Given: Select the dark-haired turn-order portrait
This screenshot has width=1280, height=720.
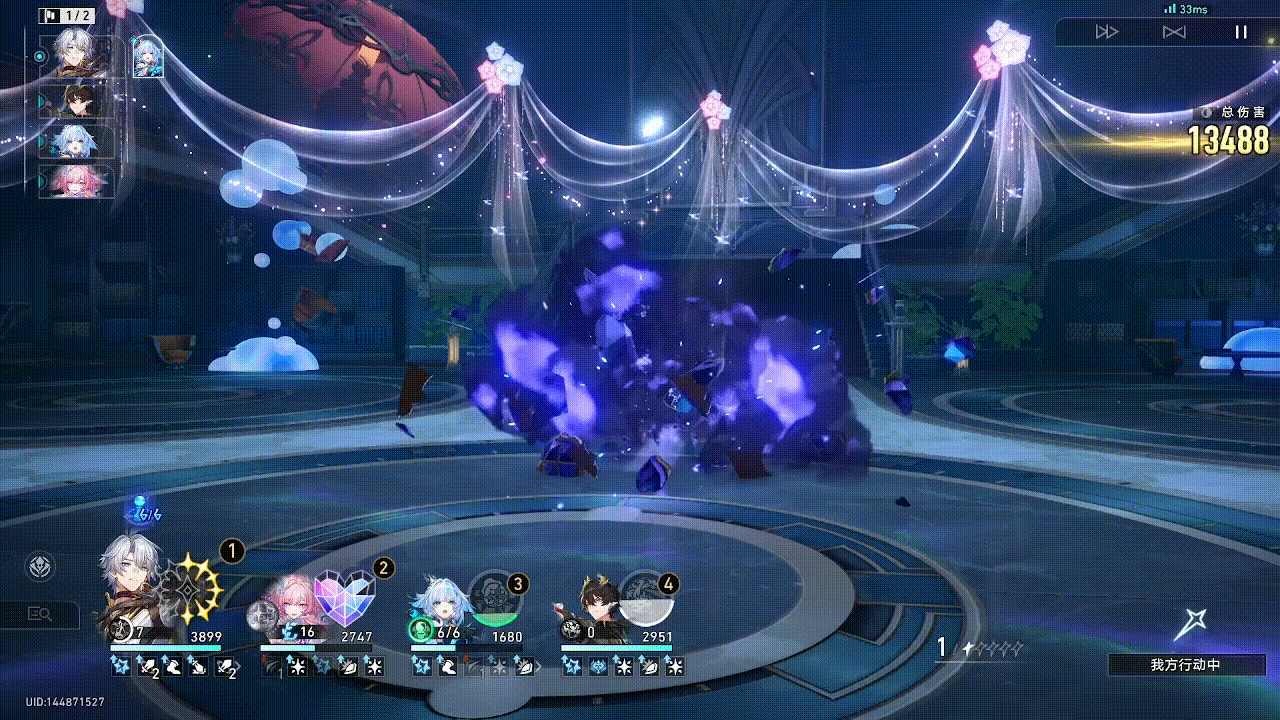Looking at the screenshot, I should (x=78, y=101).
